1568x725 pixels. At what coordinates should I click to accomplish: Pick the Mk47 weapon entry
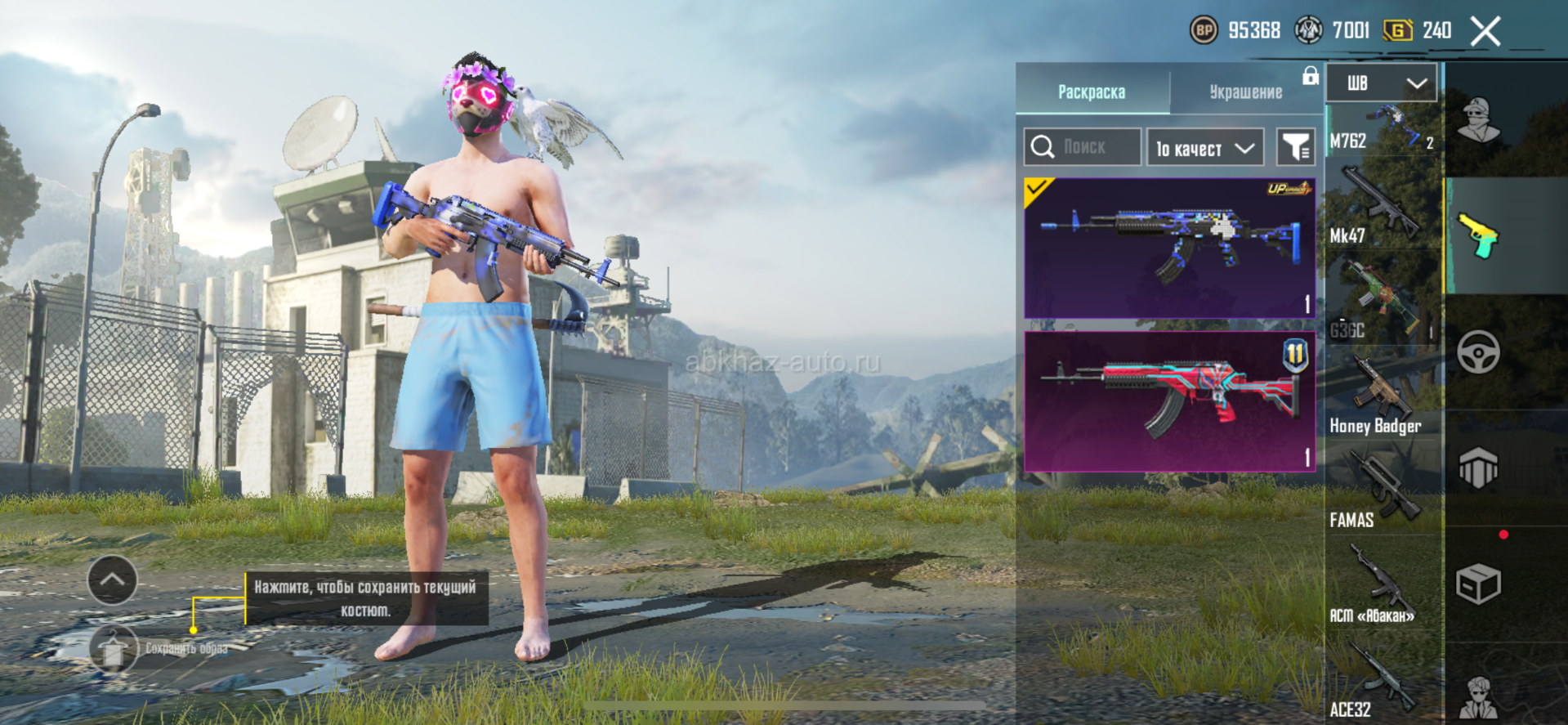coord(1382,208)
